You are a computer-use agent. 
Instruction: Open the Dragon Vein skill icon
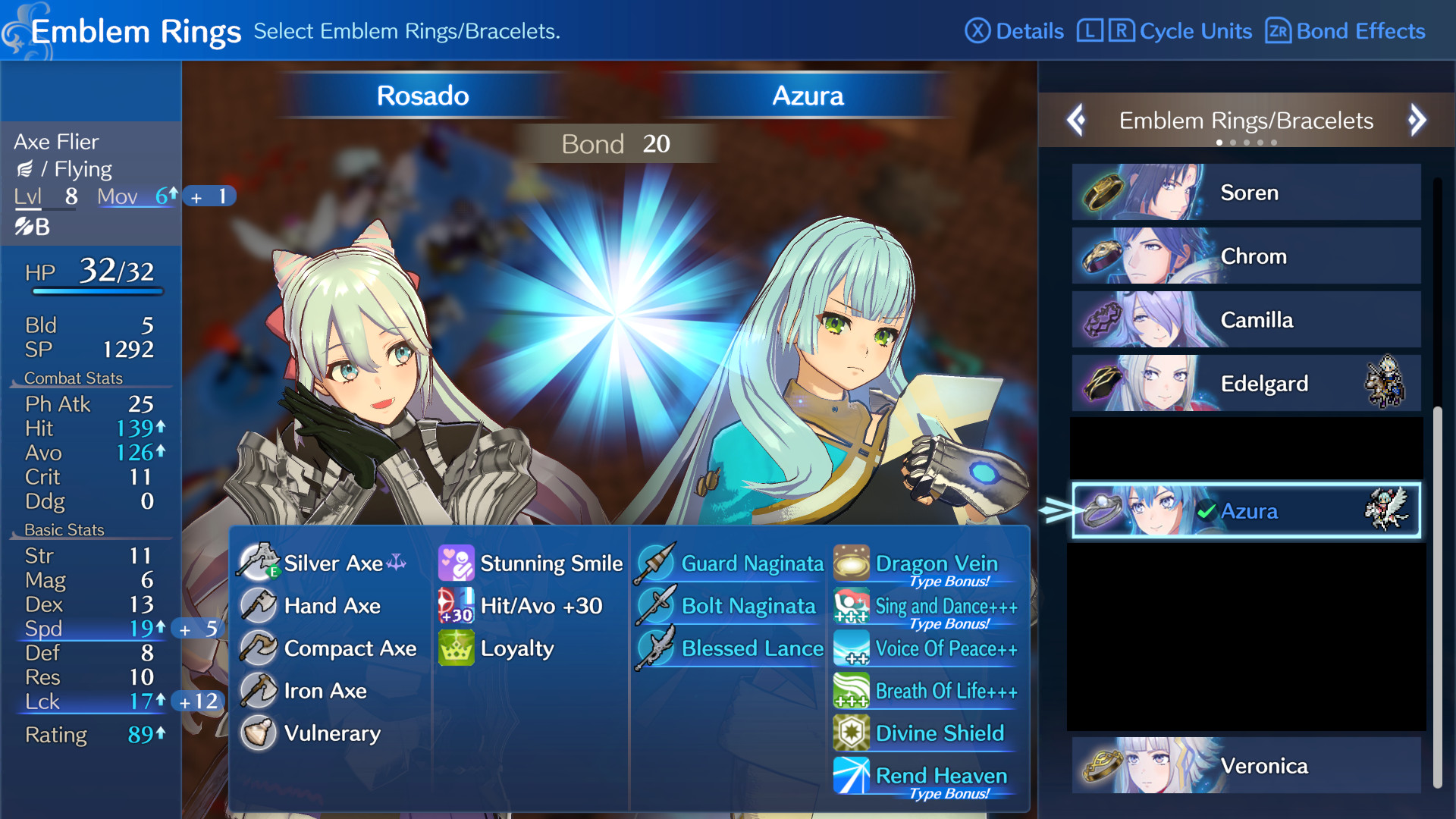point(852,563)
